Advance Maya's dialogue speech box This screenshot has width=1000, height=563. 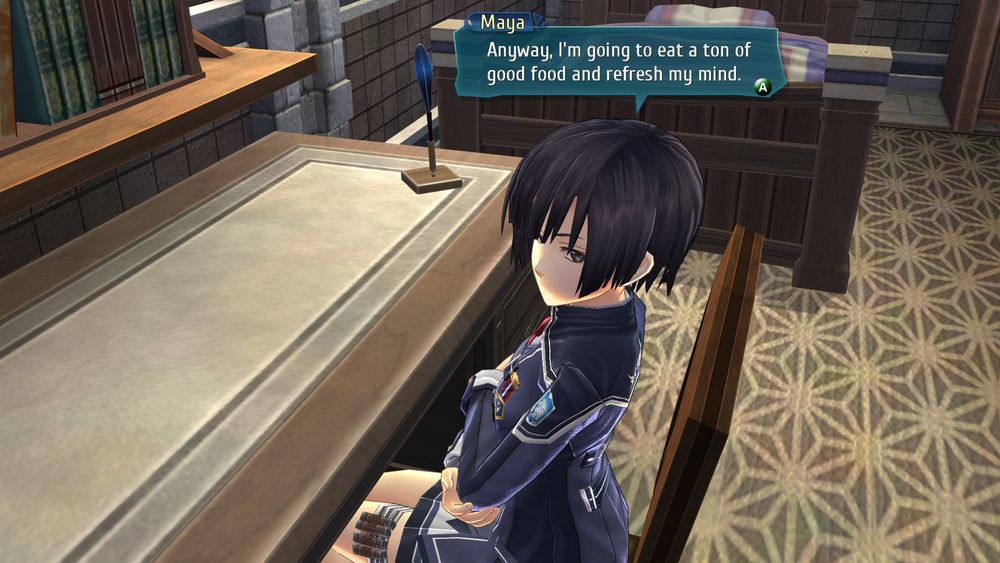pos(762,87)
